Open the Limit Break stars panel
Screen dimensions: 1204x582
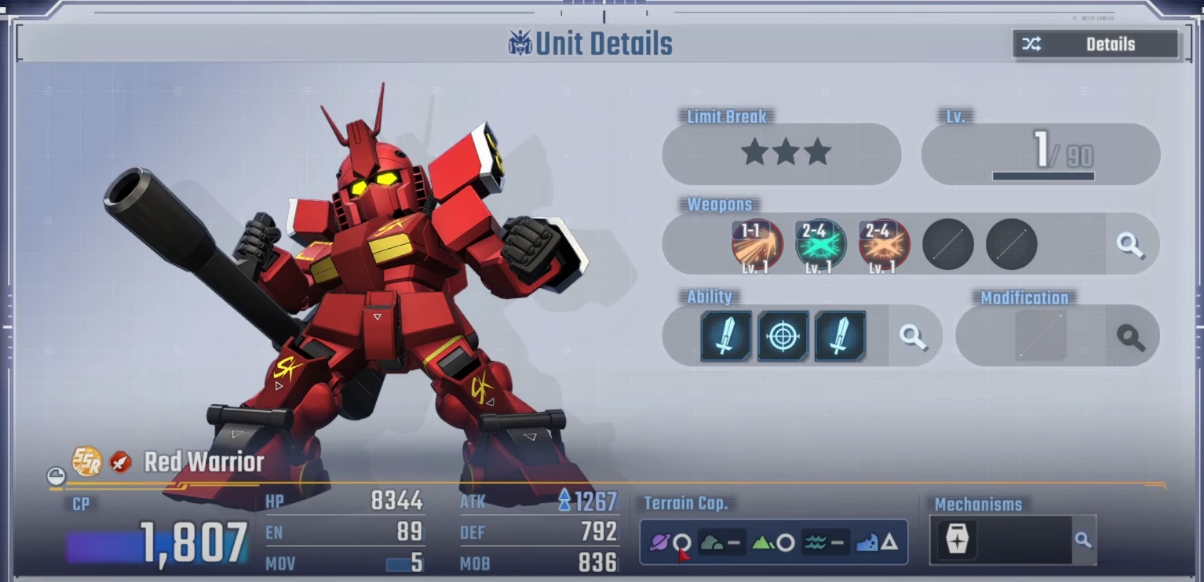pyautogui.click(x=785, y=153)
